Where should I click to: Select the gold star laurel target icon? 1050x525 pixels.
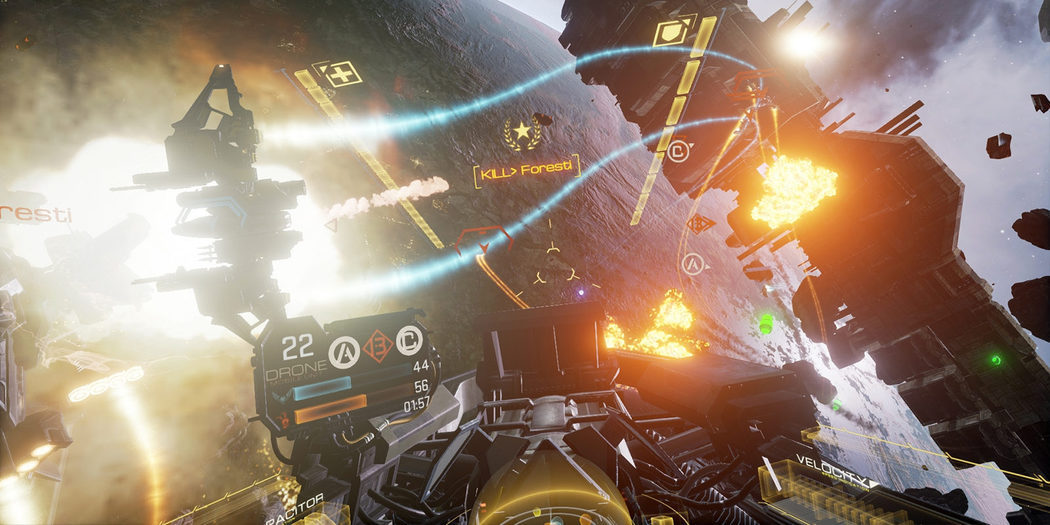522,133
